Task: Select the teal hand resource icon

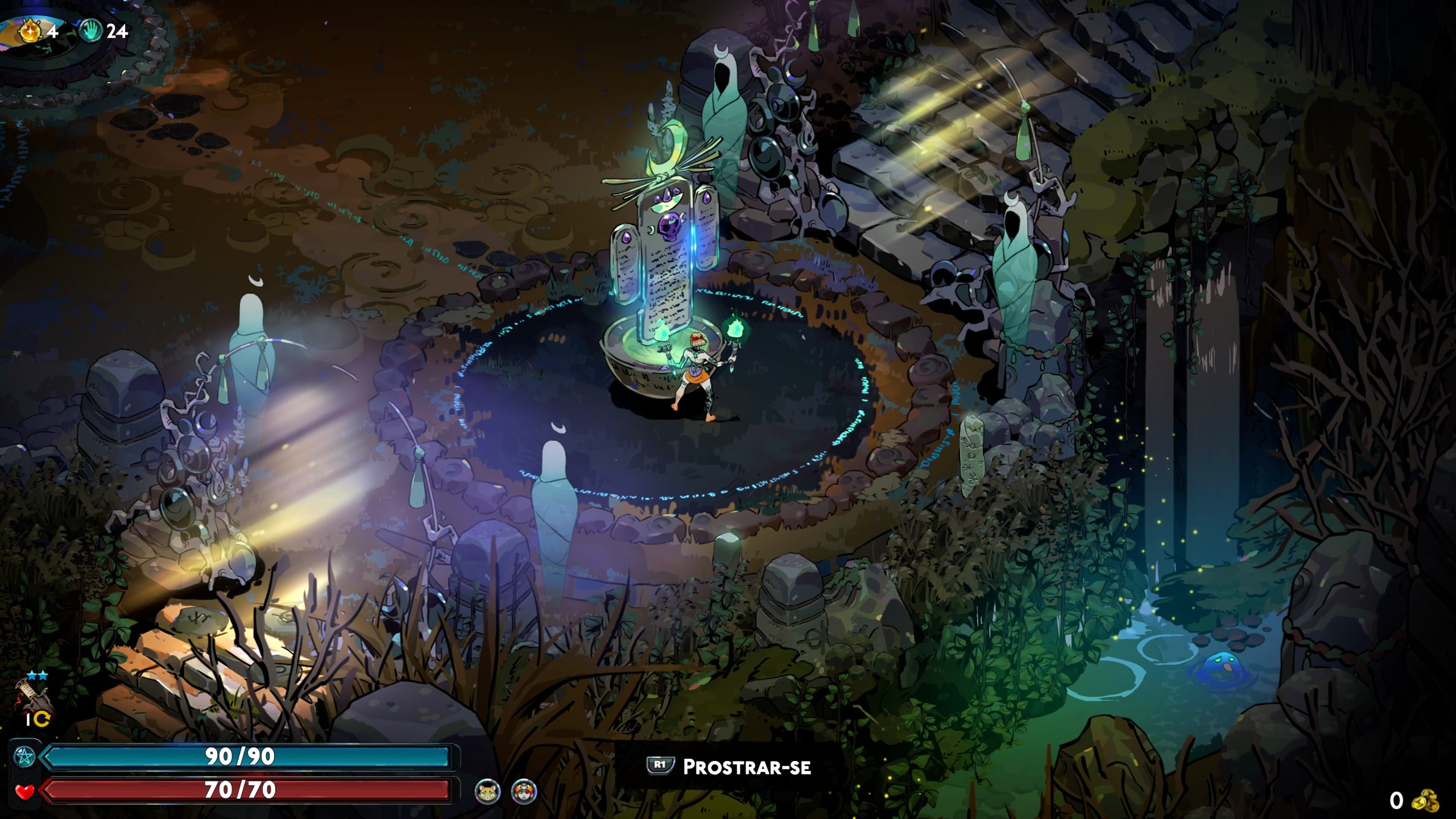Action: coord(90,31)
